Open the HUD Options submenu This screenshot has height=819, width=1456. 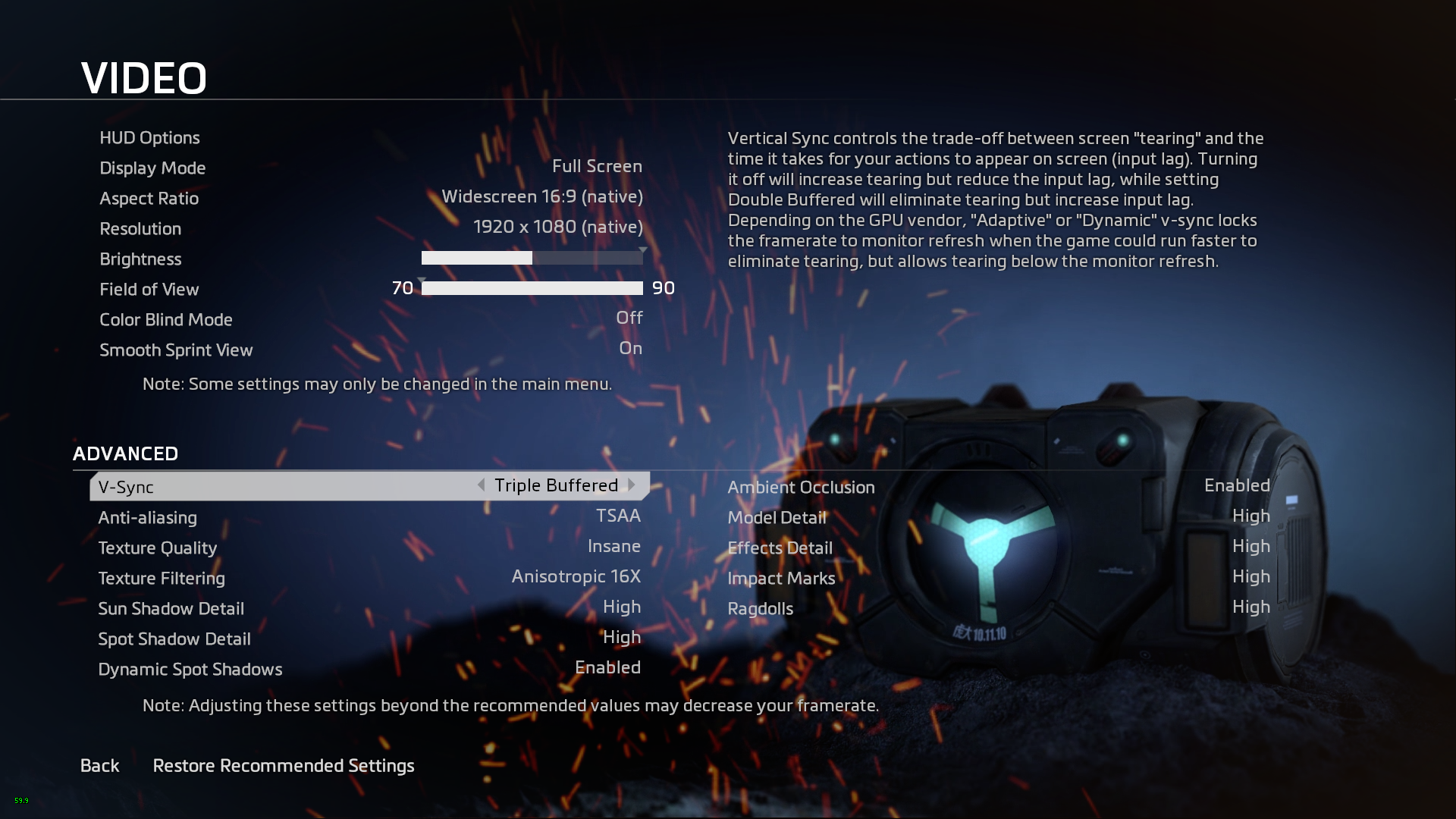click(149, 137)
